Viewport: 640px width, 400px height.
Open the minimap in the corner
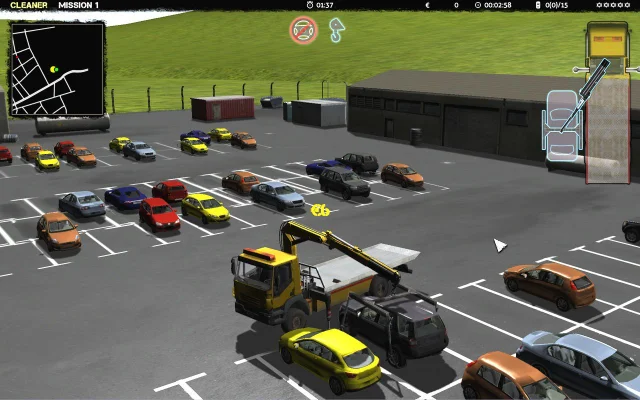click(57, 68)
